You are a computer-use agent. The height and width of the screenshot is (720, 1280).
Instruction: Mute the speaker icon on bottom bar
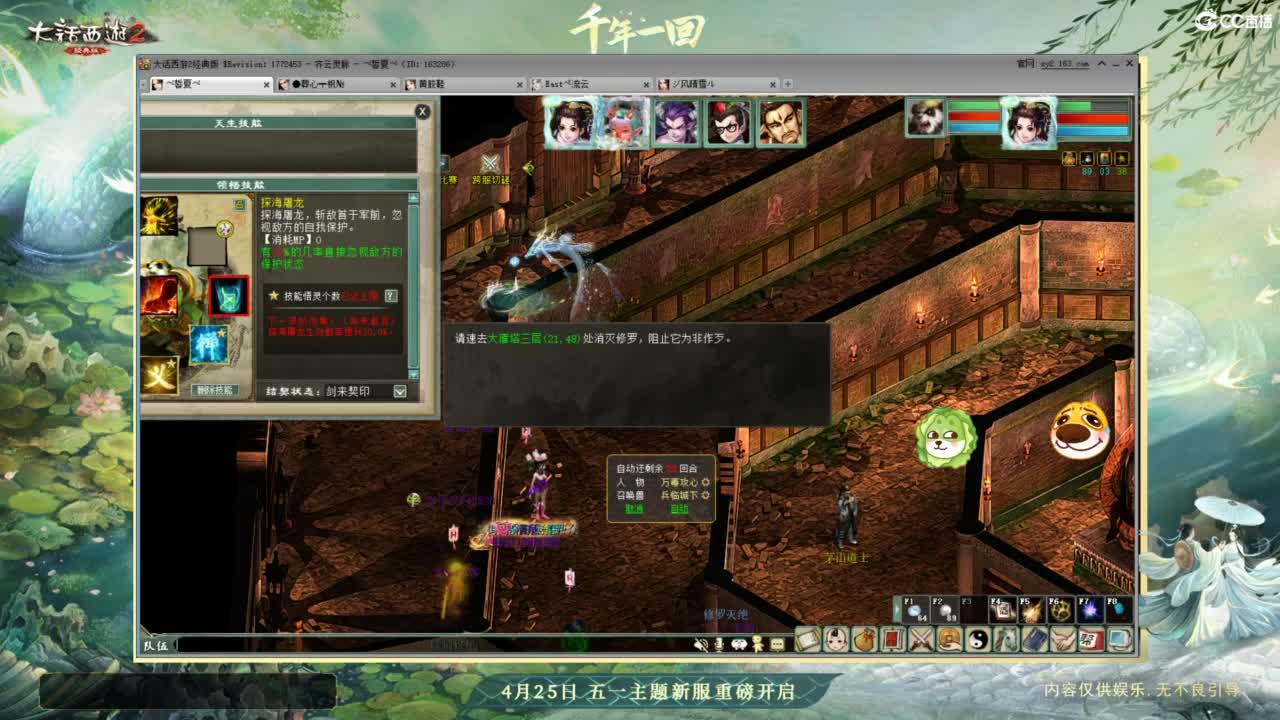(701, 643)
